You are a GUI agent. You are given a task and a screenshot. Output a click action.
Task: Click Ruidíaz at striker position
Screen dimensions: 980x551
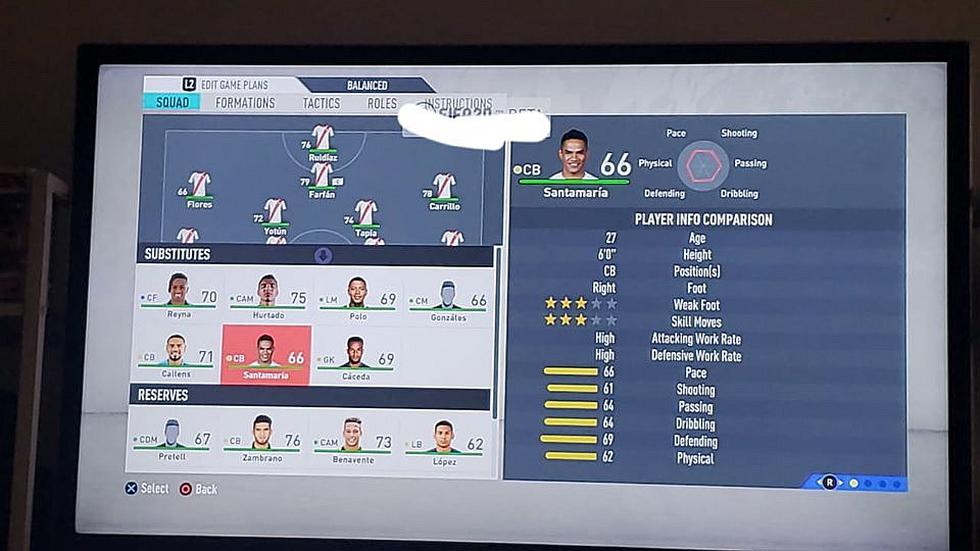322,141
